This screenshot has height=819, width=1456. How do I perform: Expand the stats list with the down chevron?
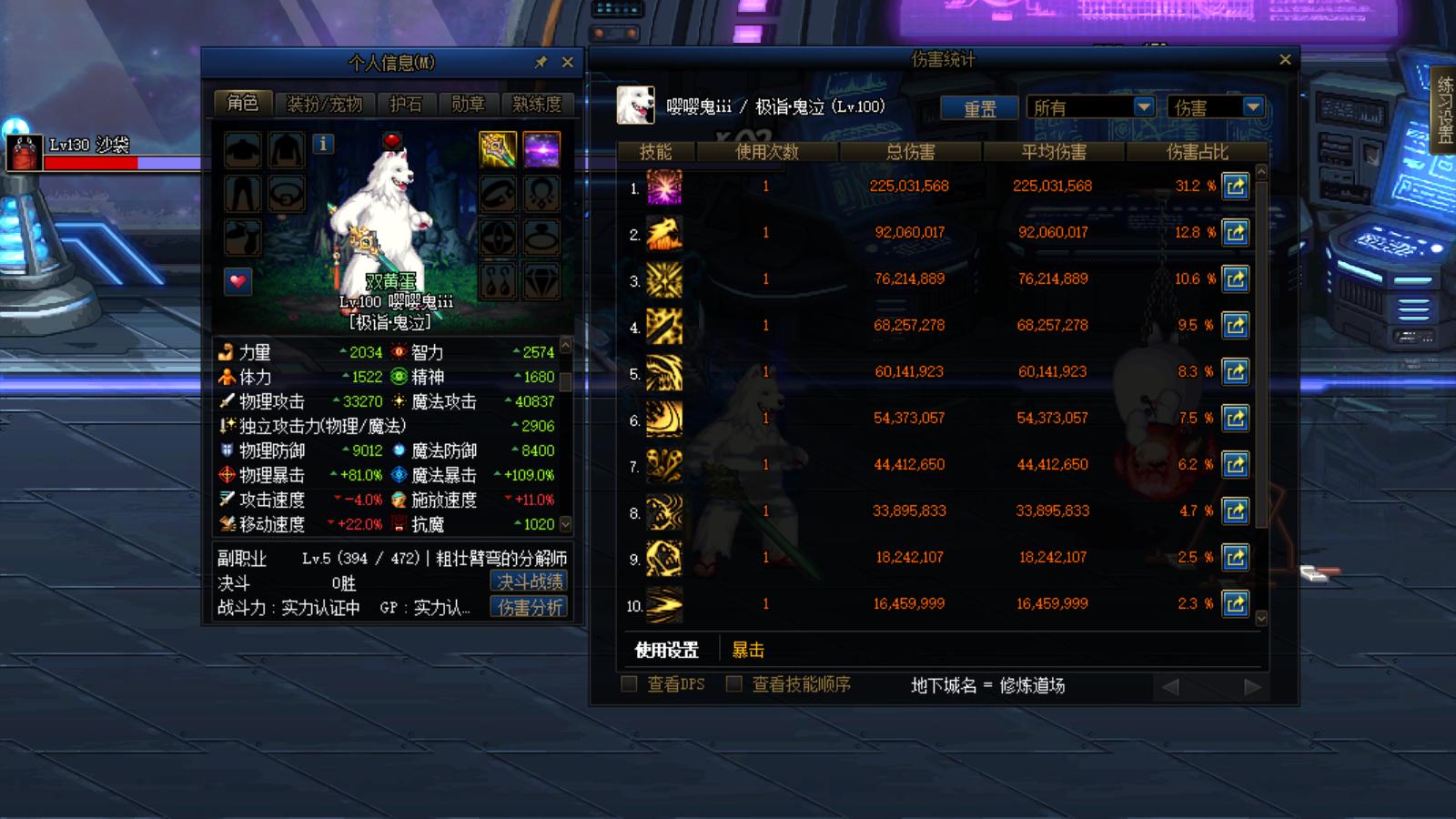[x=564, y=525]
